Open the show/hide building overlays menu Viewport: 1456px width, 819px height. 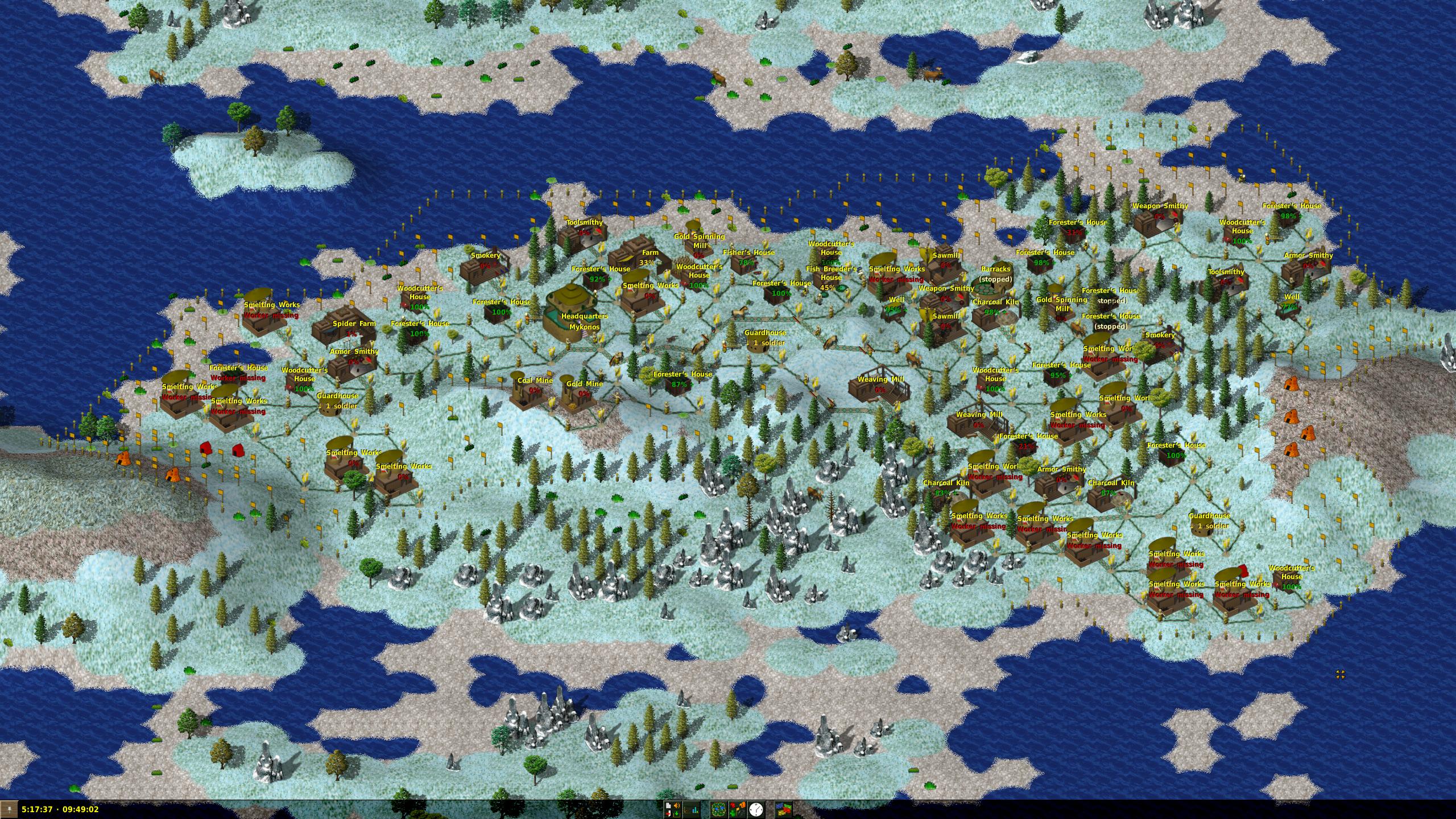point(737,809)
